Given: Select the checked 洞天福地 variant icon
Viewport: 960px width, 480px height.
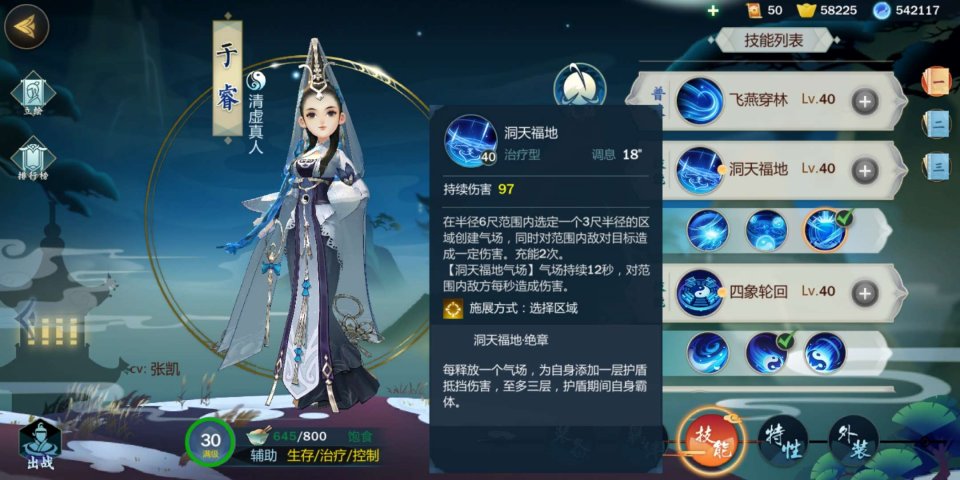Looking at the screenshot, I should (826, 230).
